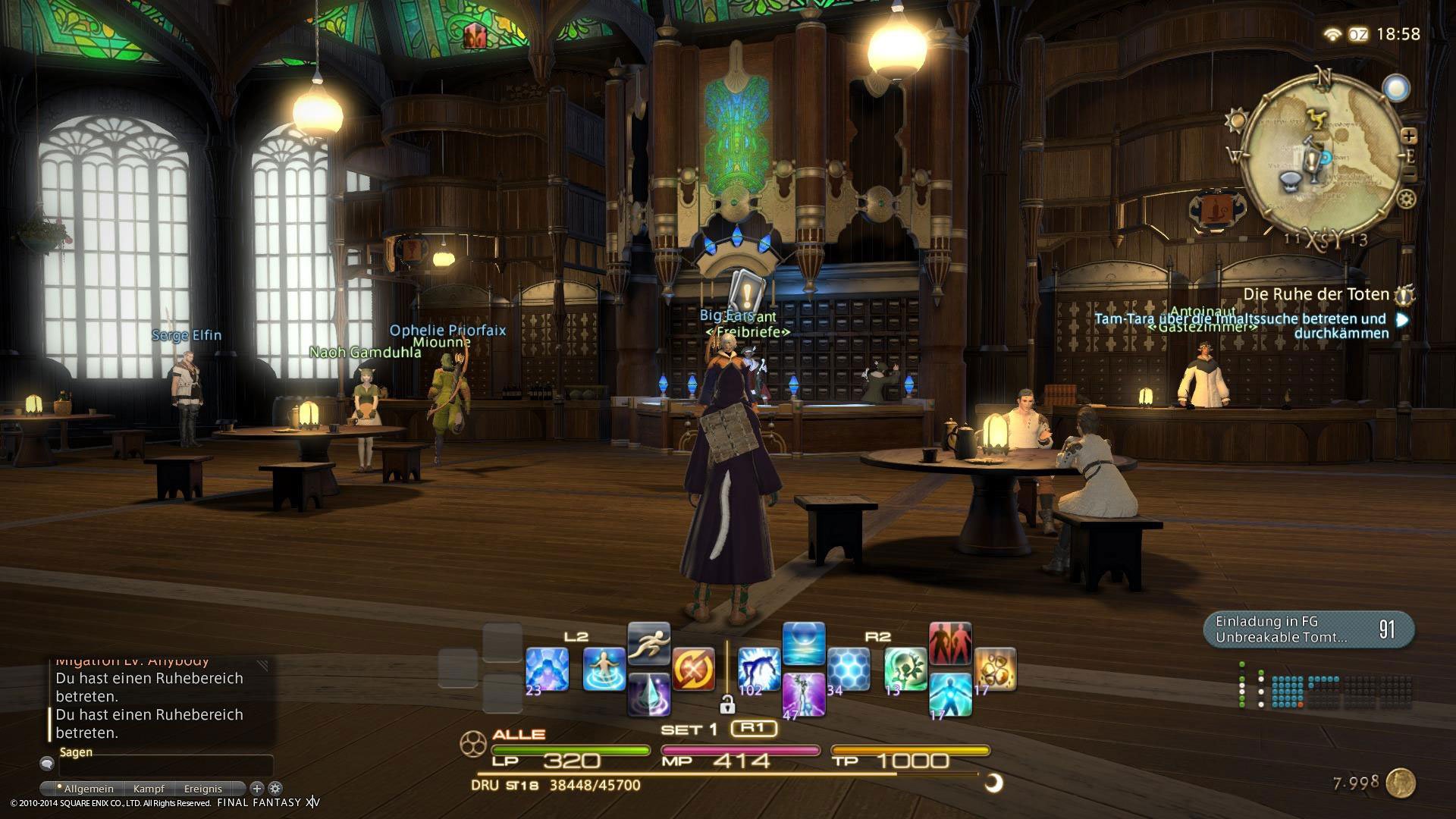Screen dimensions: 1456x819
Task: Zoom in on the minimap with the plus button
Action: pos(1409,137)
